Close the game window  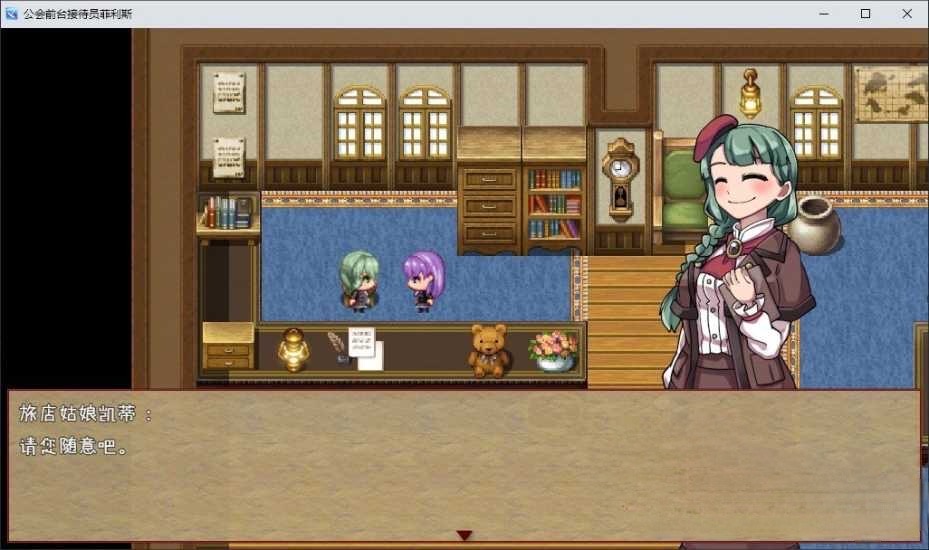pos(906,14)
